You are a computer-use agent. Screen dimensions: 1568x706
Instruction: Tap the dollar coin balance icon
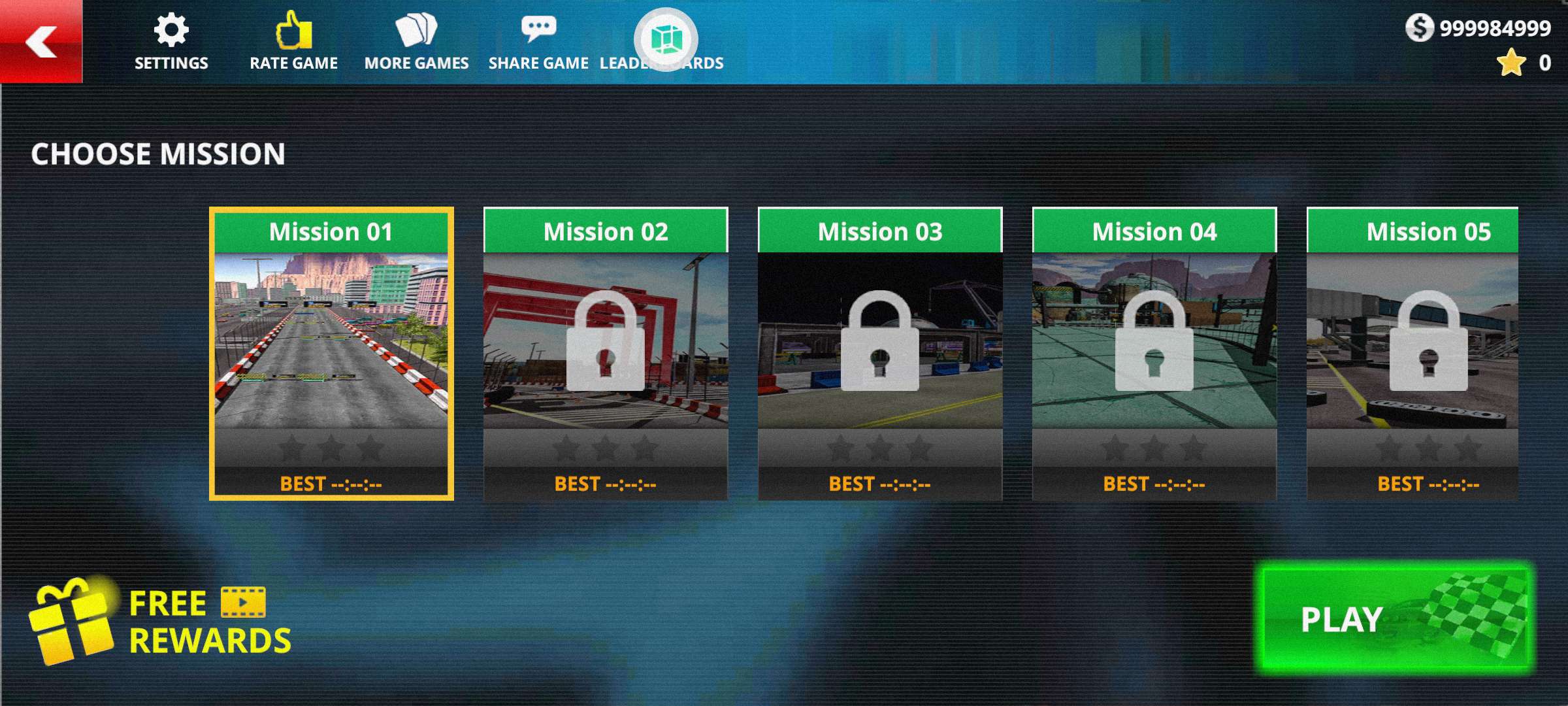[1419, 28]
